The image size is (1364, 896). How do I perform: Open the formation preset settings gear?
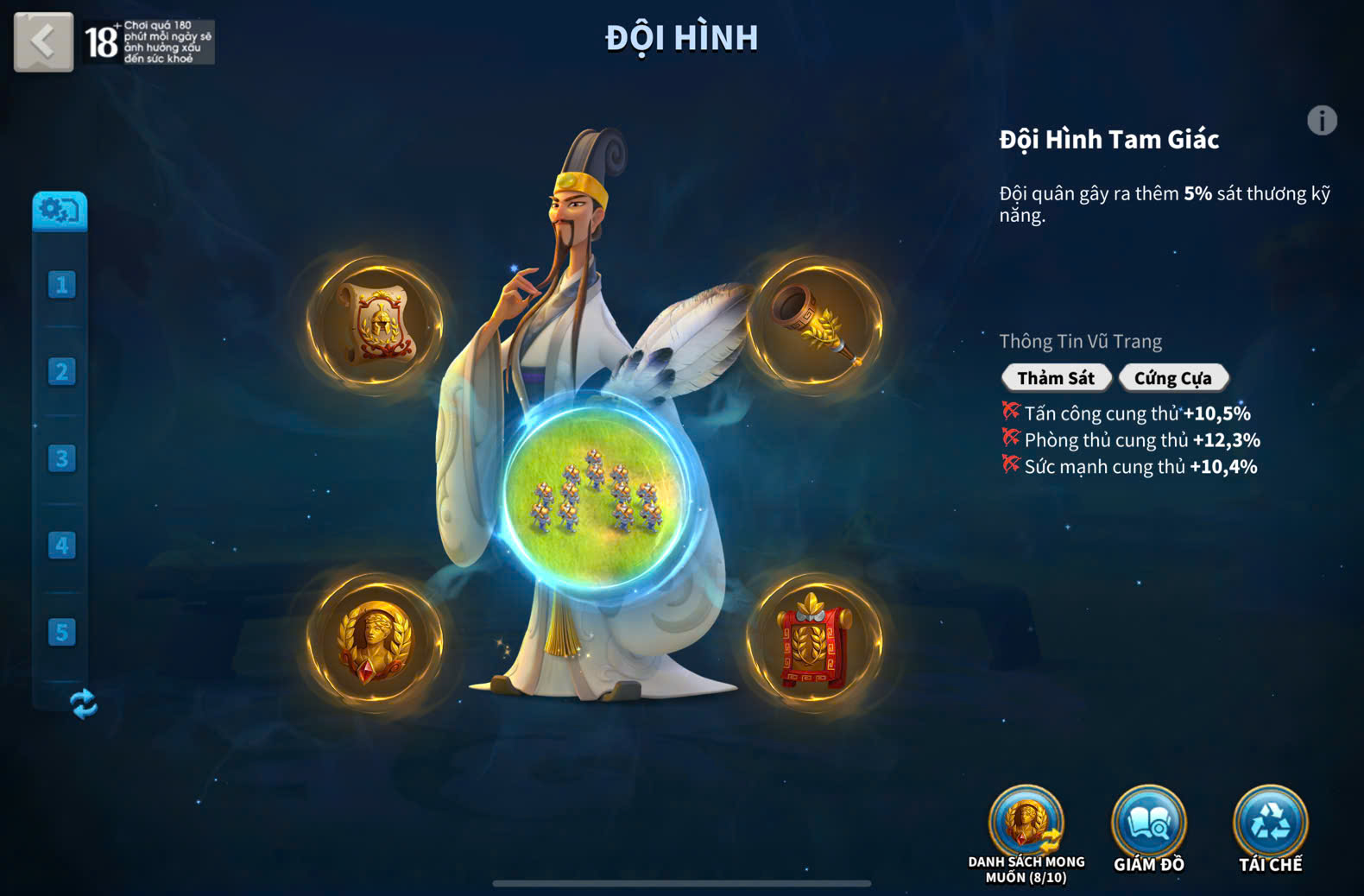click(x=60, y=211)
